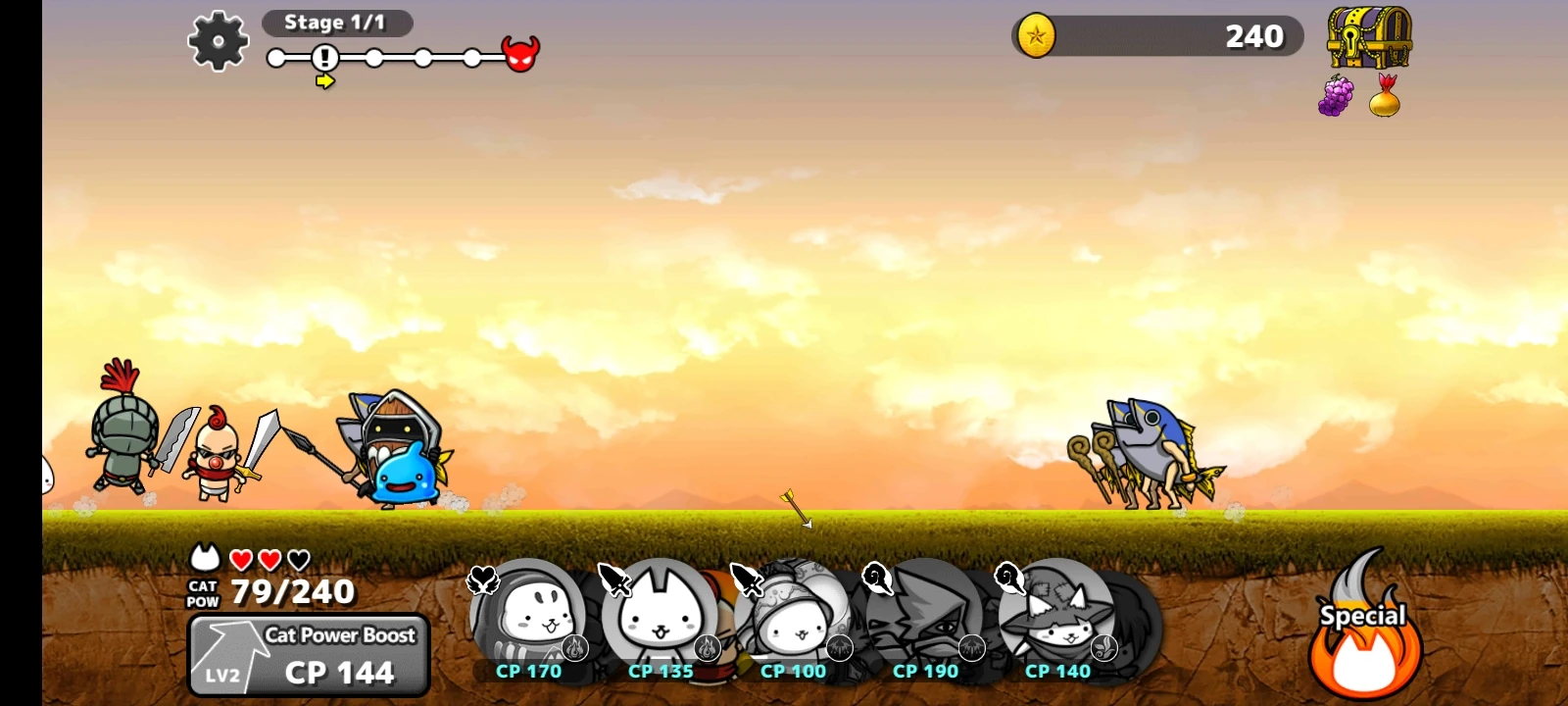The height and width of the screenshot is (706, 1568).
Task: Click the exclamation mark stage node
Action: [x=323, y=59]
